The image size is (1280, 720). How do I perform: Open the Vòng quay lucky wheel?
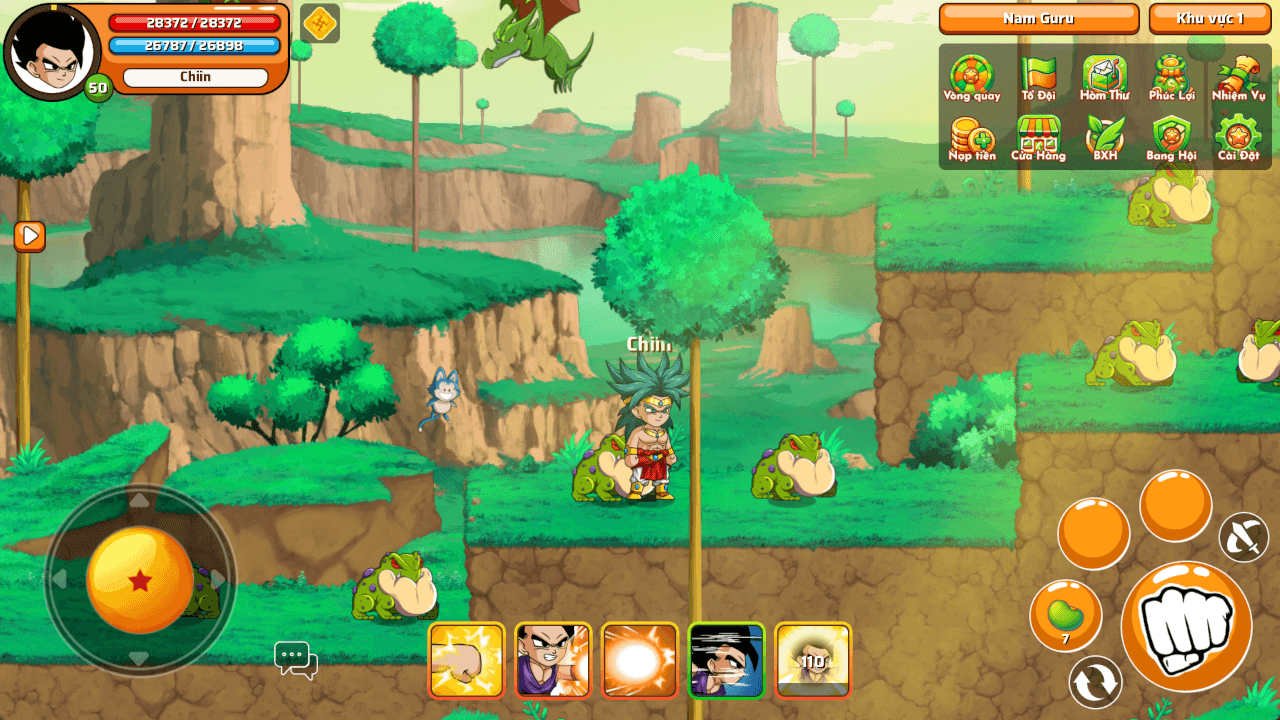point(971,78)
